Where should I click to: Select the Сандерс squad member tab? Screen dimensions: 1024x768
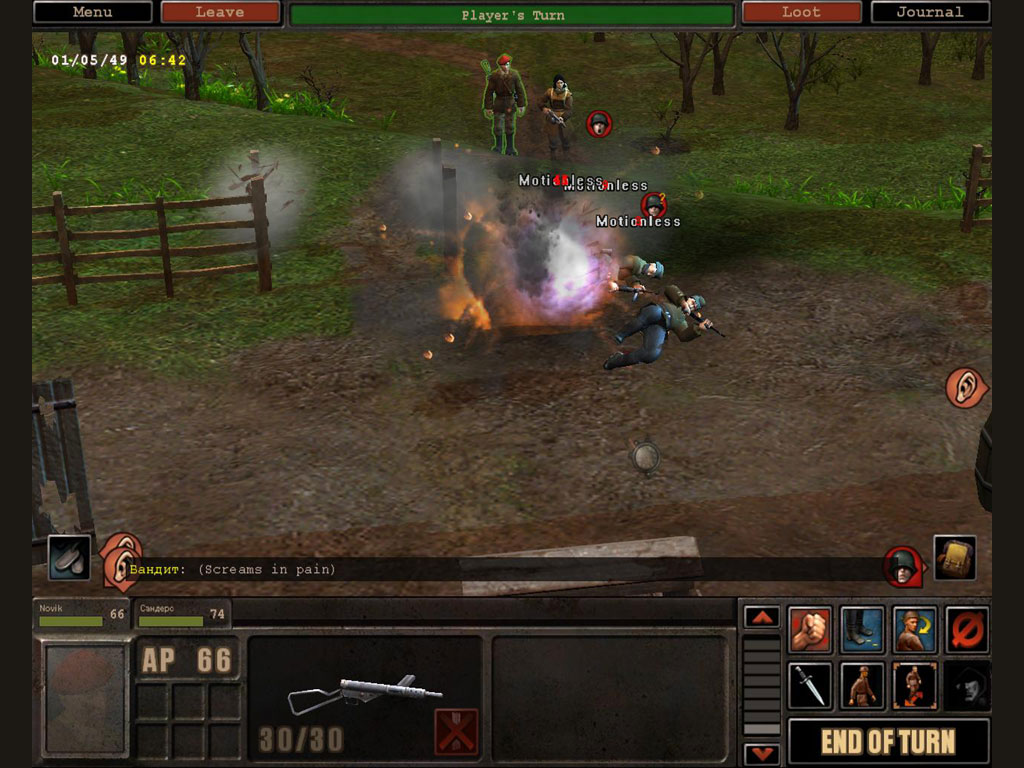point(181,615)
